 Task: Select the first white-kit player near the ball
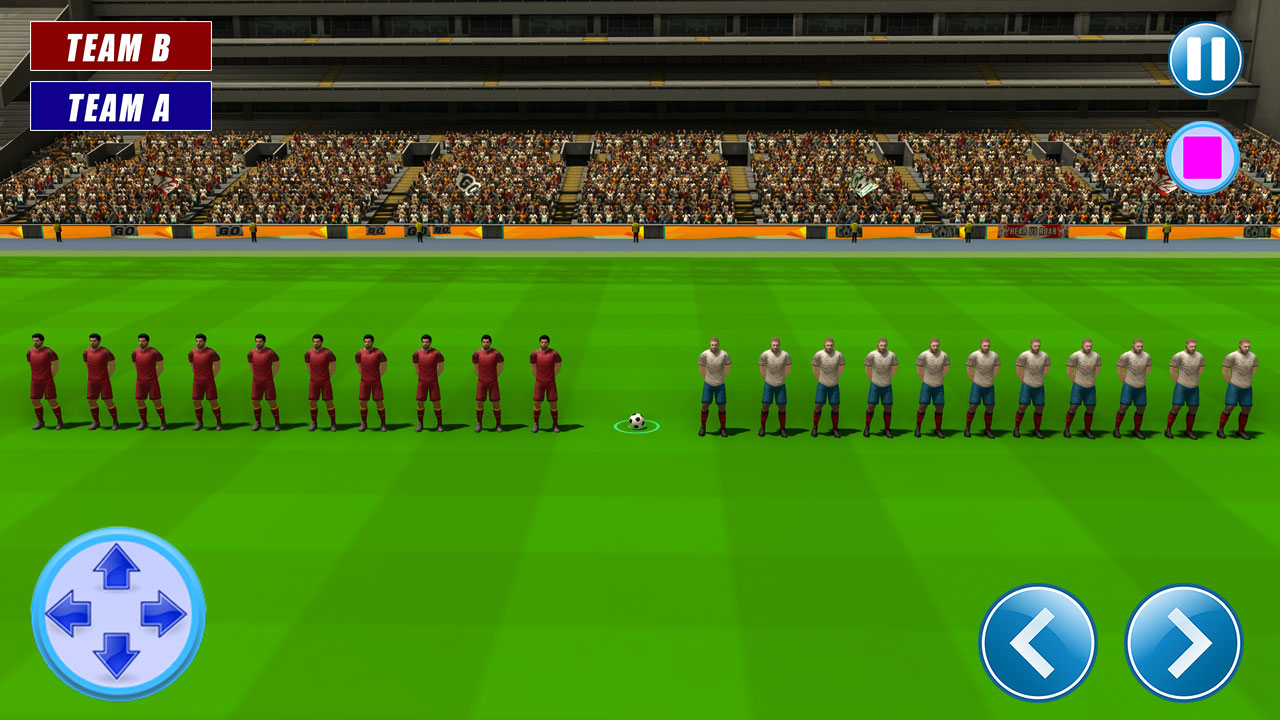[714, 385]
